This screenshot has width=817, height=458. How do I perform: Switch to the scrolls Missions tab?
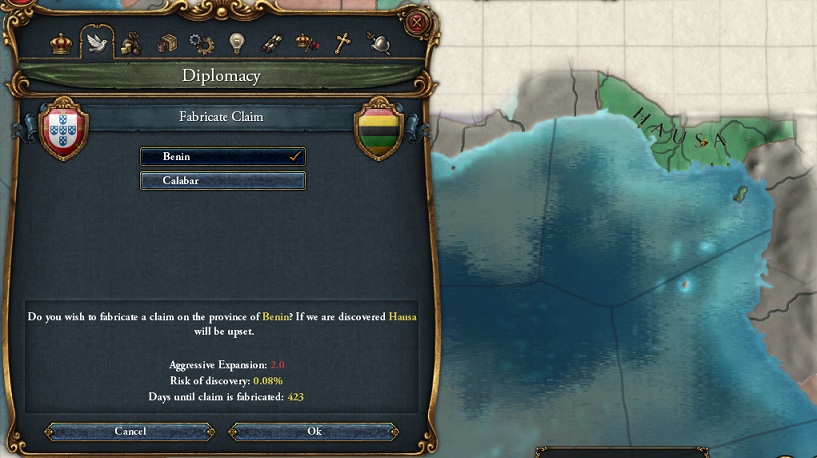pos(271,43)
